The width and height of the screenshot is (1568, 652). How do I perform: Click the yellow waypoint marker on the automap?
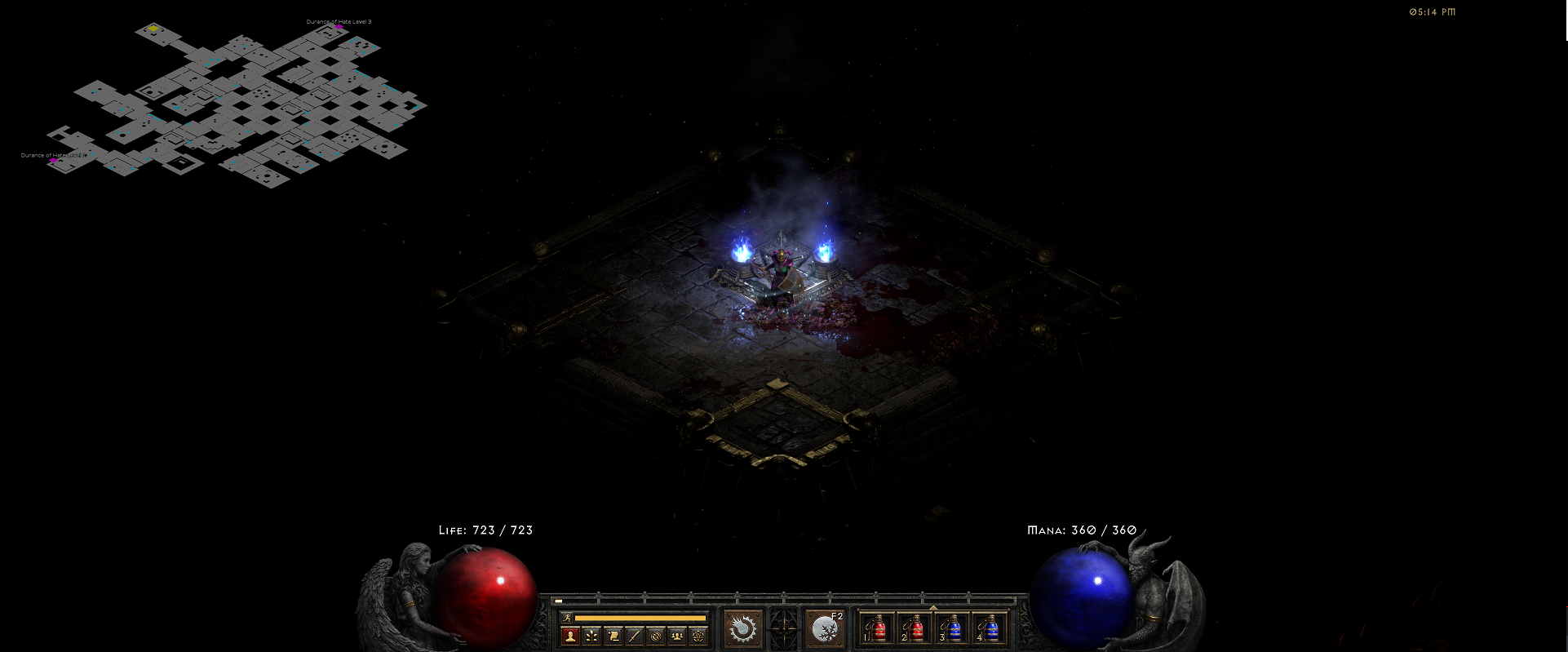click(x=153, y=29)
